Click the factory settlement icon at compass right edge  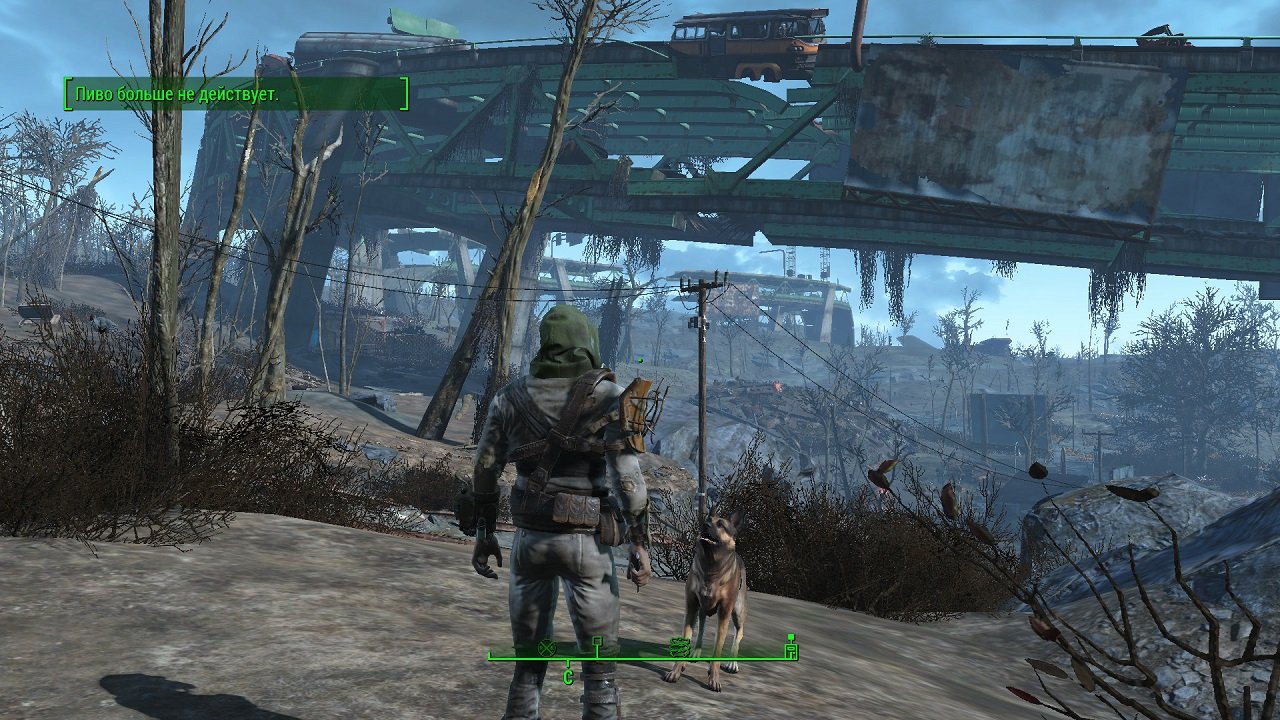click(x=790, y=647)
